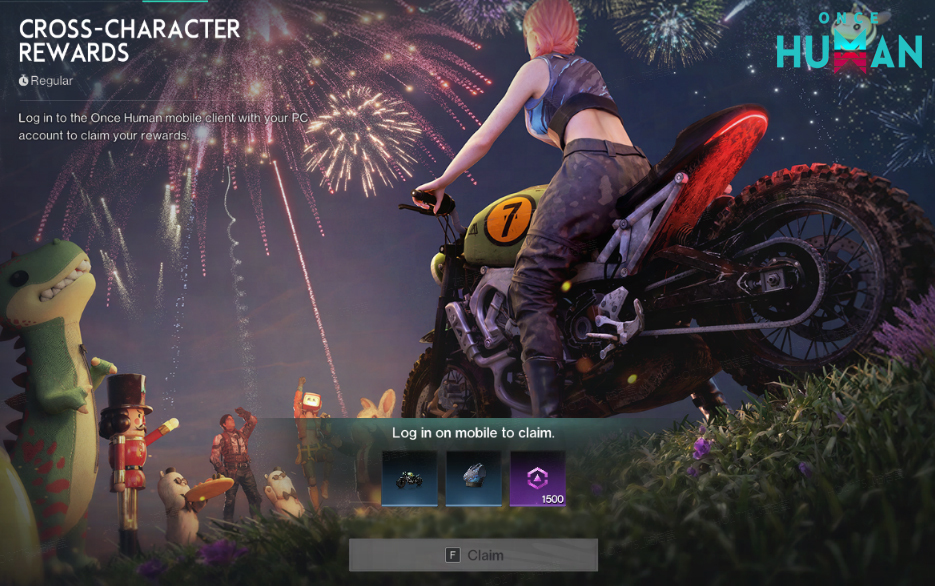The width and height of the screenshot is (935, 586).
Task: Inspect the vest top reward item
Action: pos(473,478)
